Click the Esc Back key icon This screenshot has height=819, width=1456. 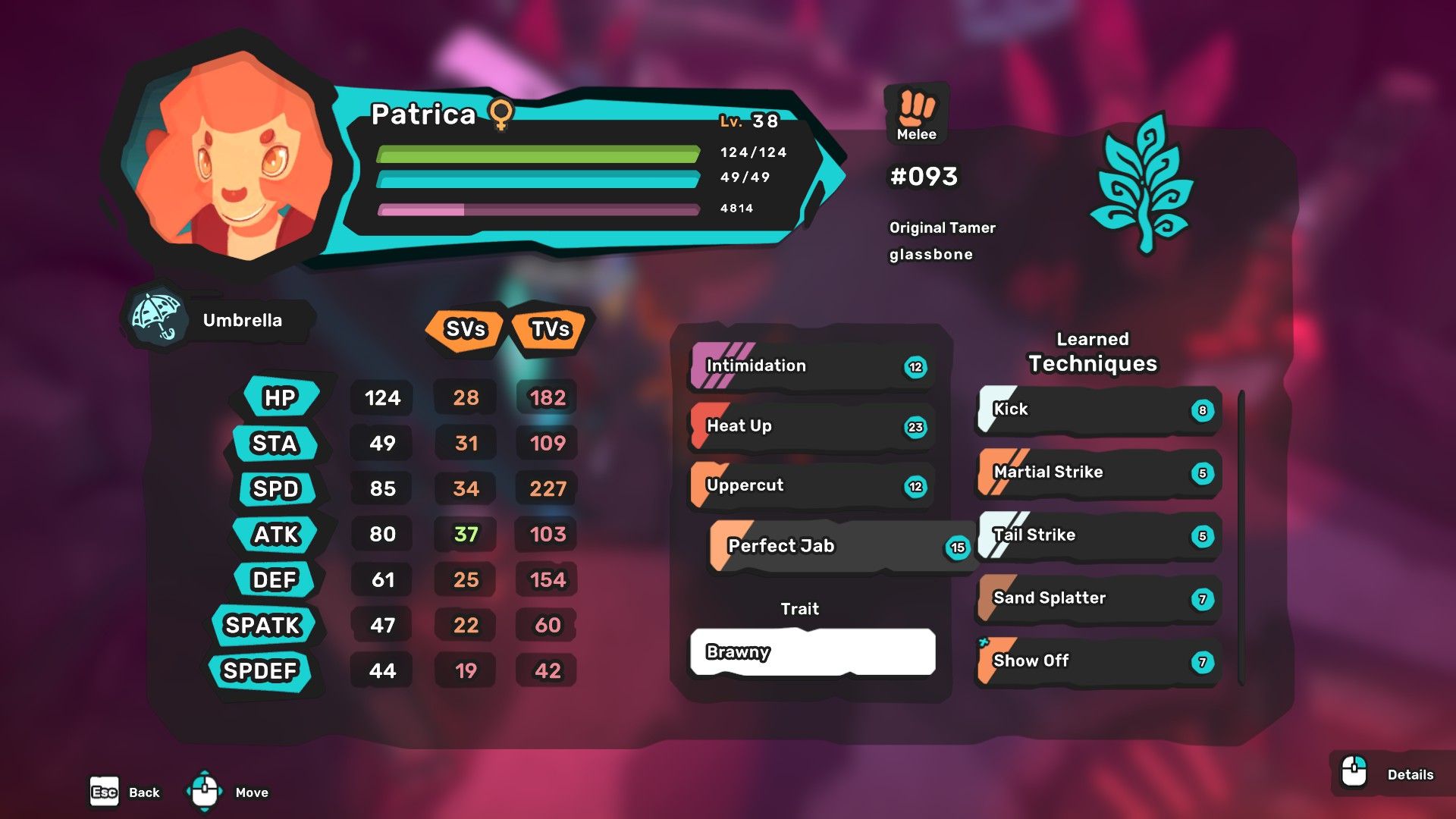click(x=104, y=792)
